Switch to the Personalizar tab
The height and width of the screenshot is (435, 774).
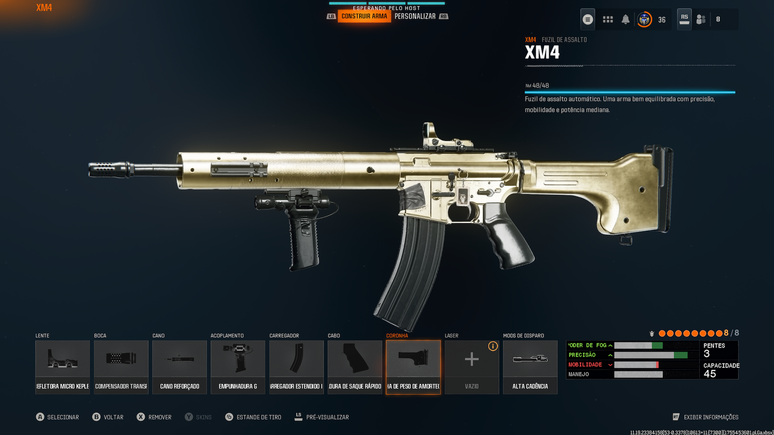coord(415,17)
